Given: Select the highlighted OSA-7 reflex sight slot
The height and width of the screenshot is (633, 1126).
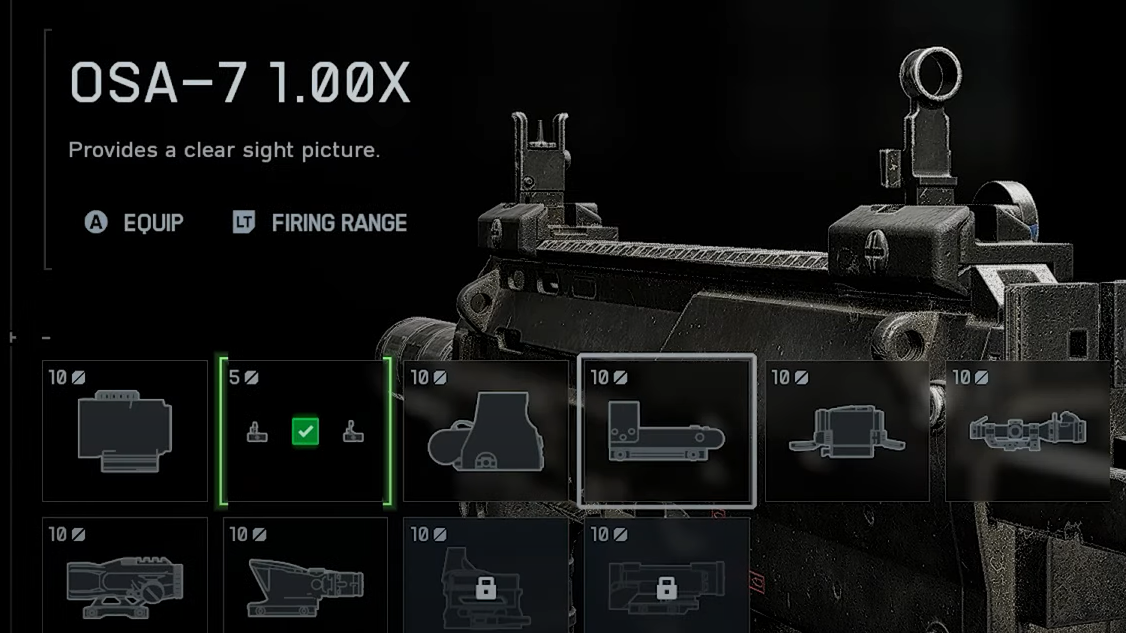Looking at the screenshot, I should coord(666,431).
